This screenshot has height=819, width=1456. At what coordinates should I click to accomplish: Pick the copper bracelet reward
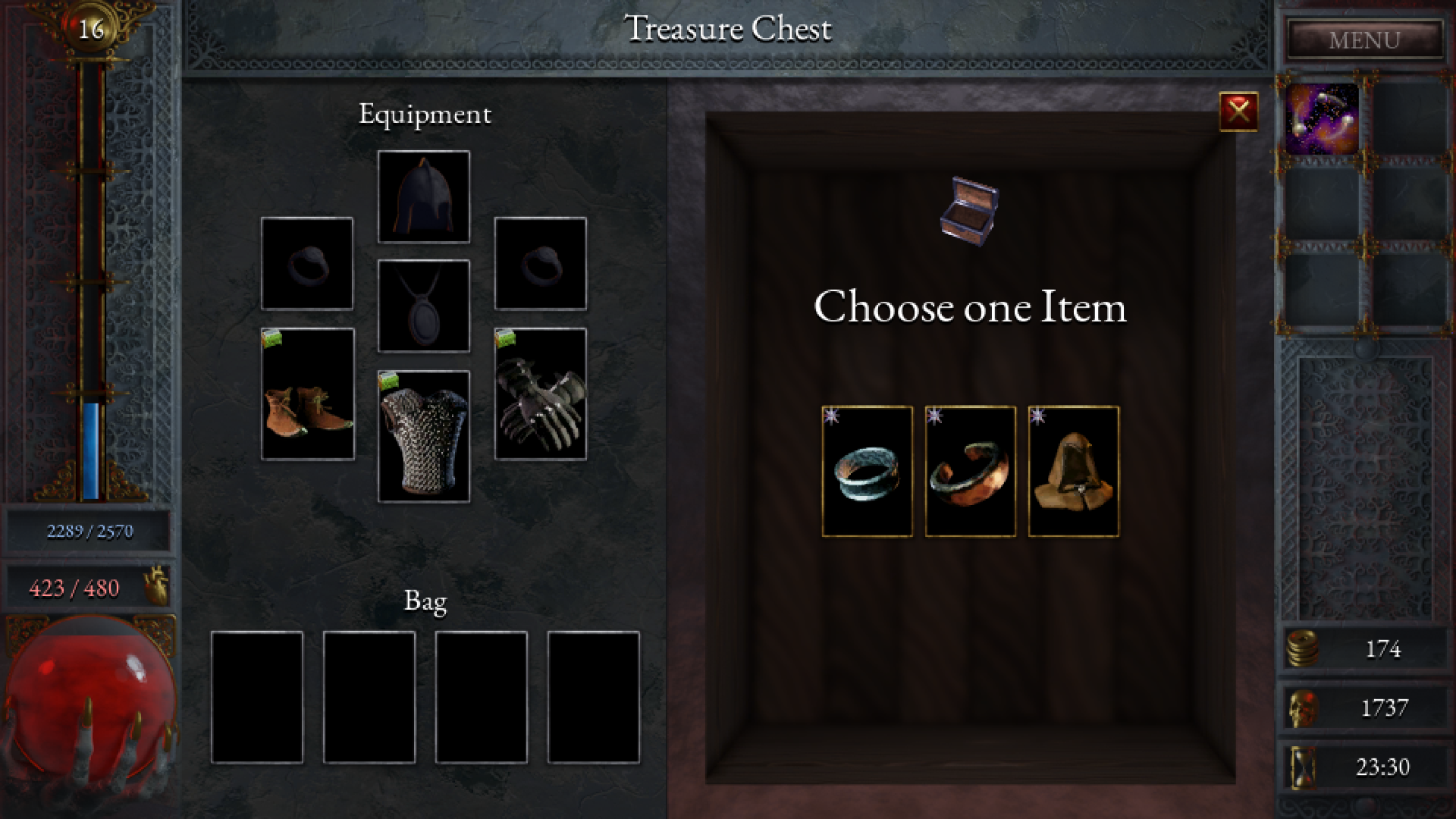[971, 472]
